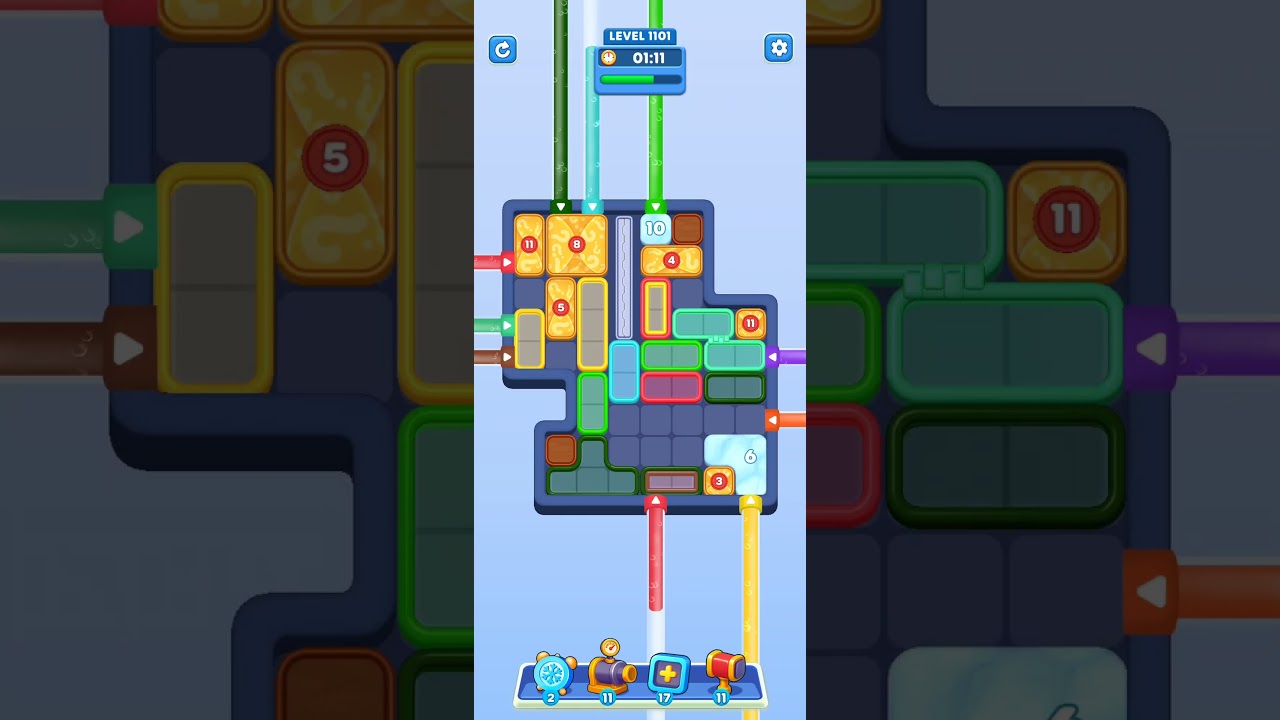
Task: Tap the restart level icon
Action: 503,49
